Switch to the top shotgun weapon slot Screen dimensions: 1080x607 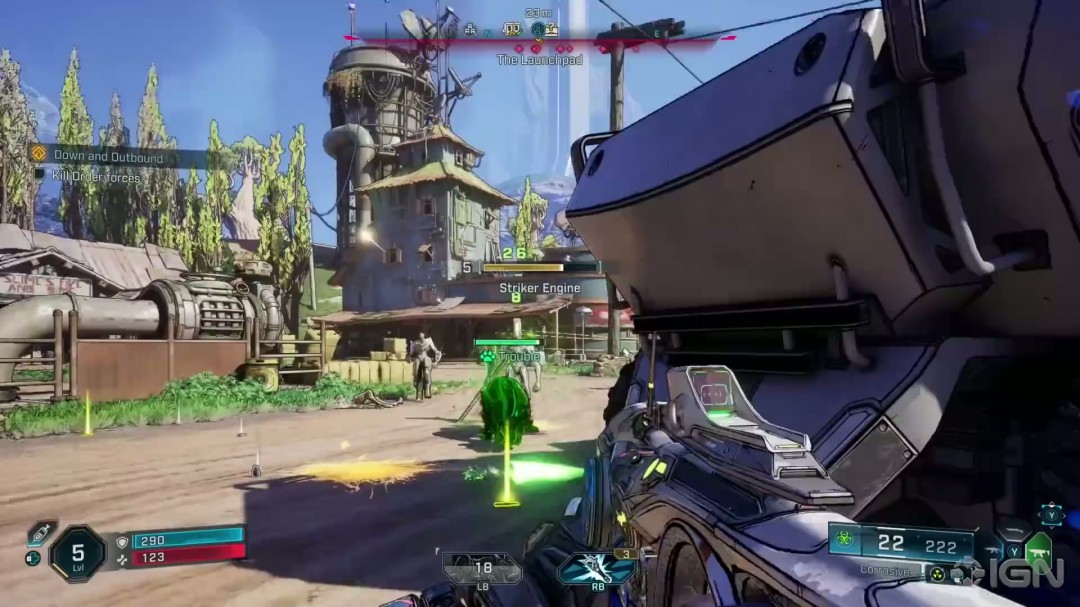click(1012, 530)
